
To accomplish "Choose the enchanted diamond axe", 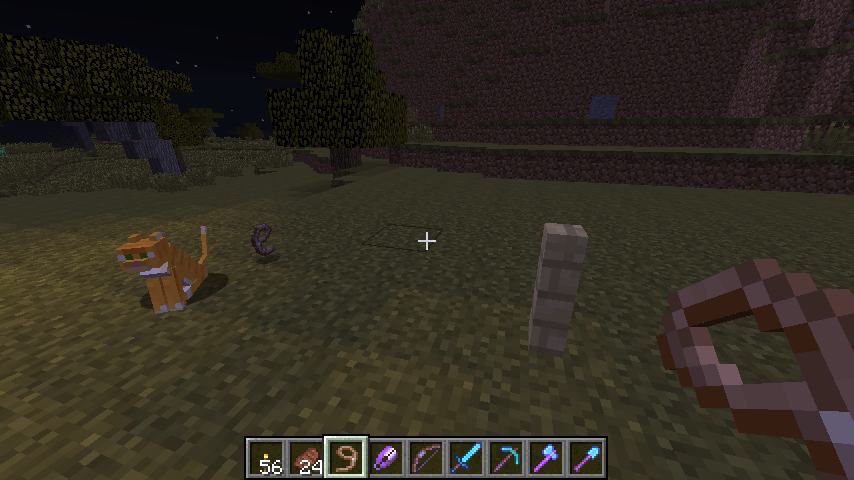I will [x=547, y=458].
